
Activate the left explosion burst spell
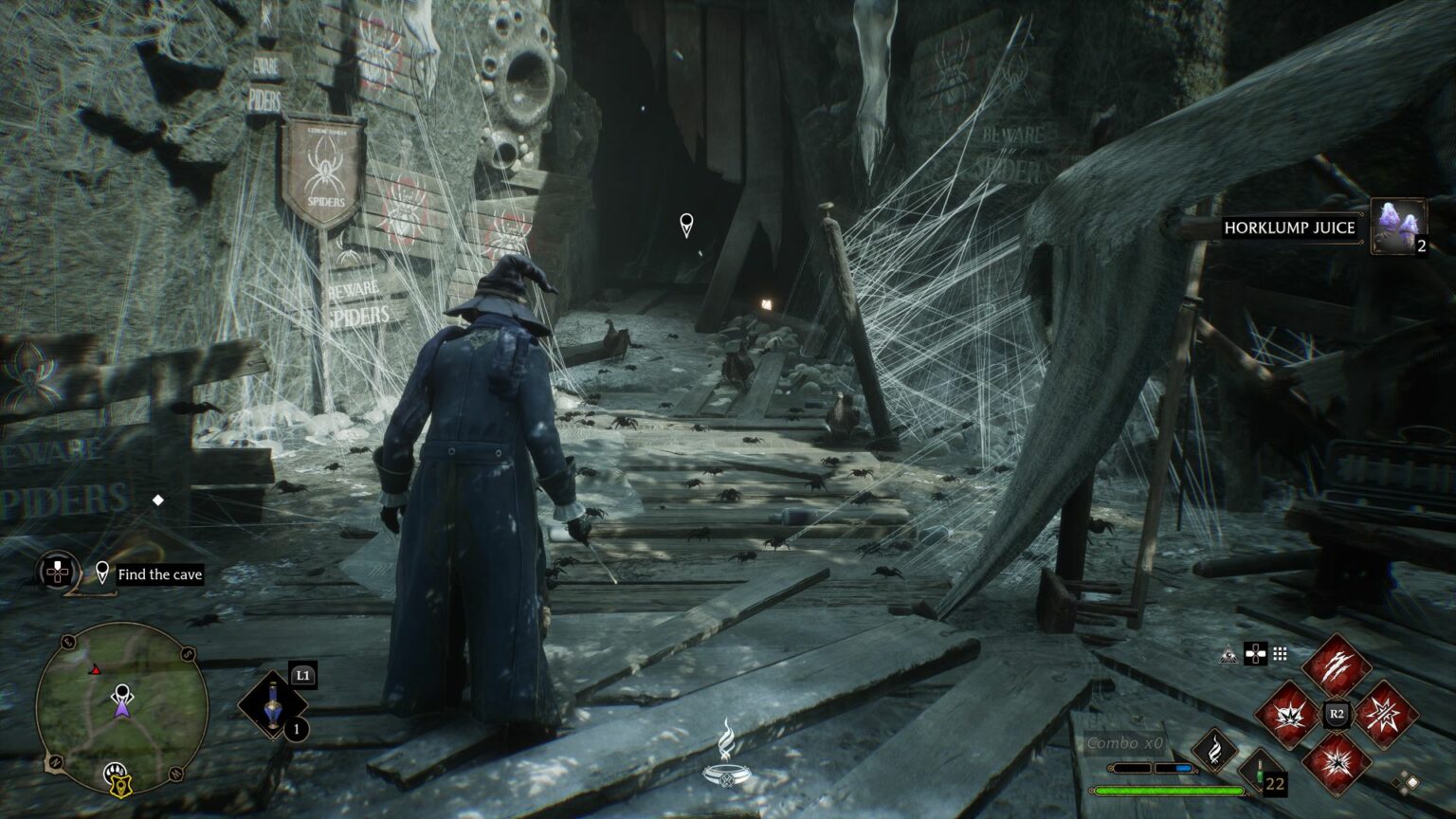(1289, 714)
